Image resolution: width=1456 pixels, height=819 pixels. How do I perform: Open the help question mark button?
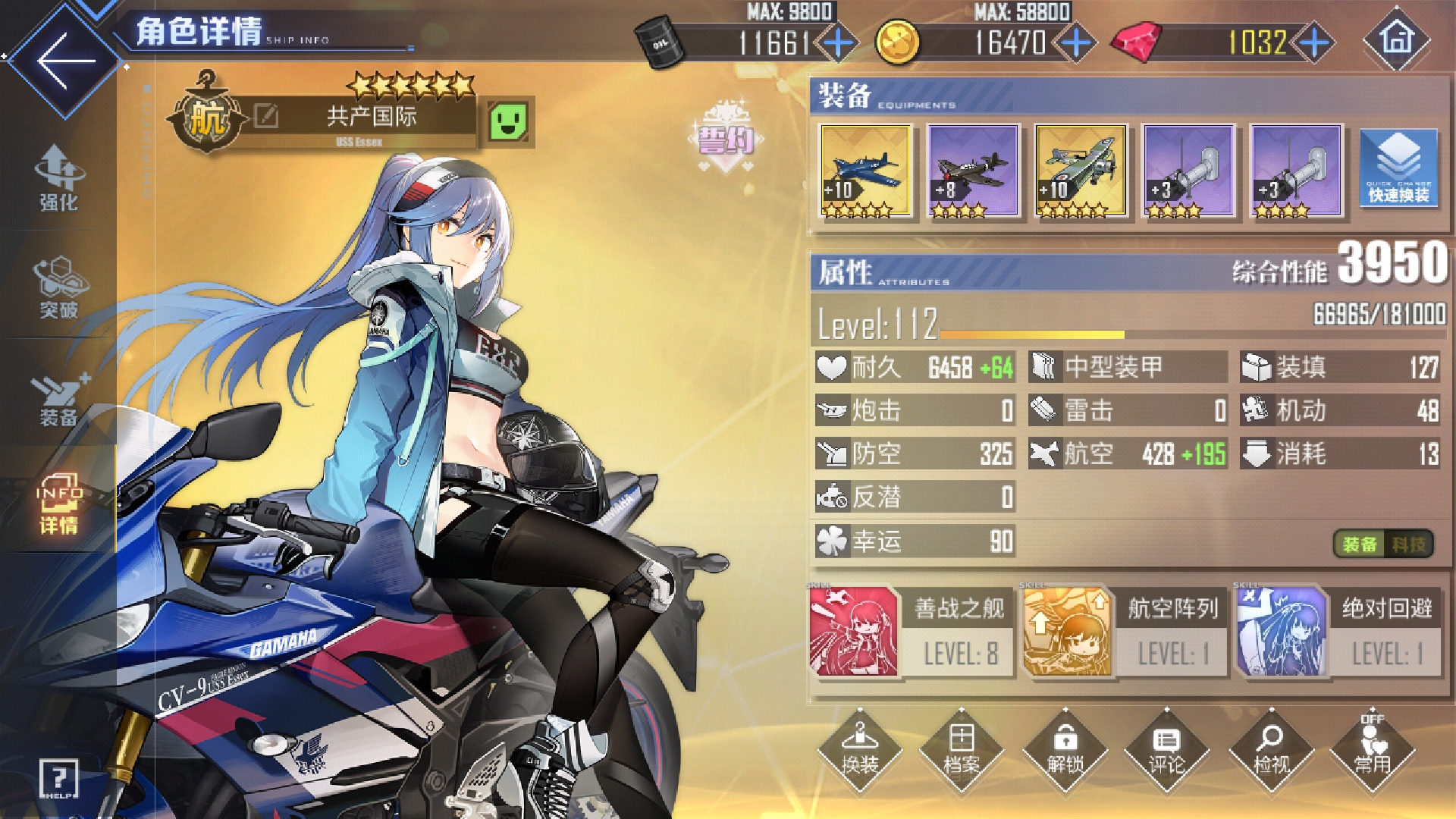coord(58,777)
